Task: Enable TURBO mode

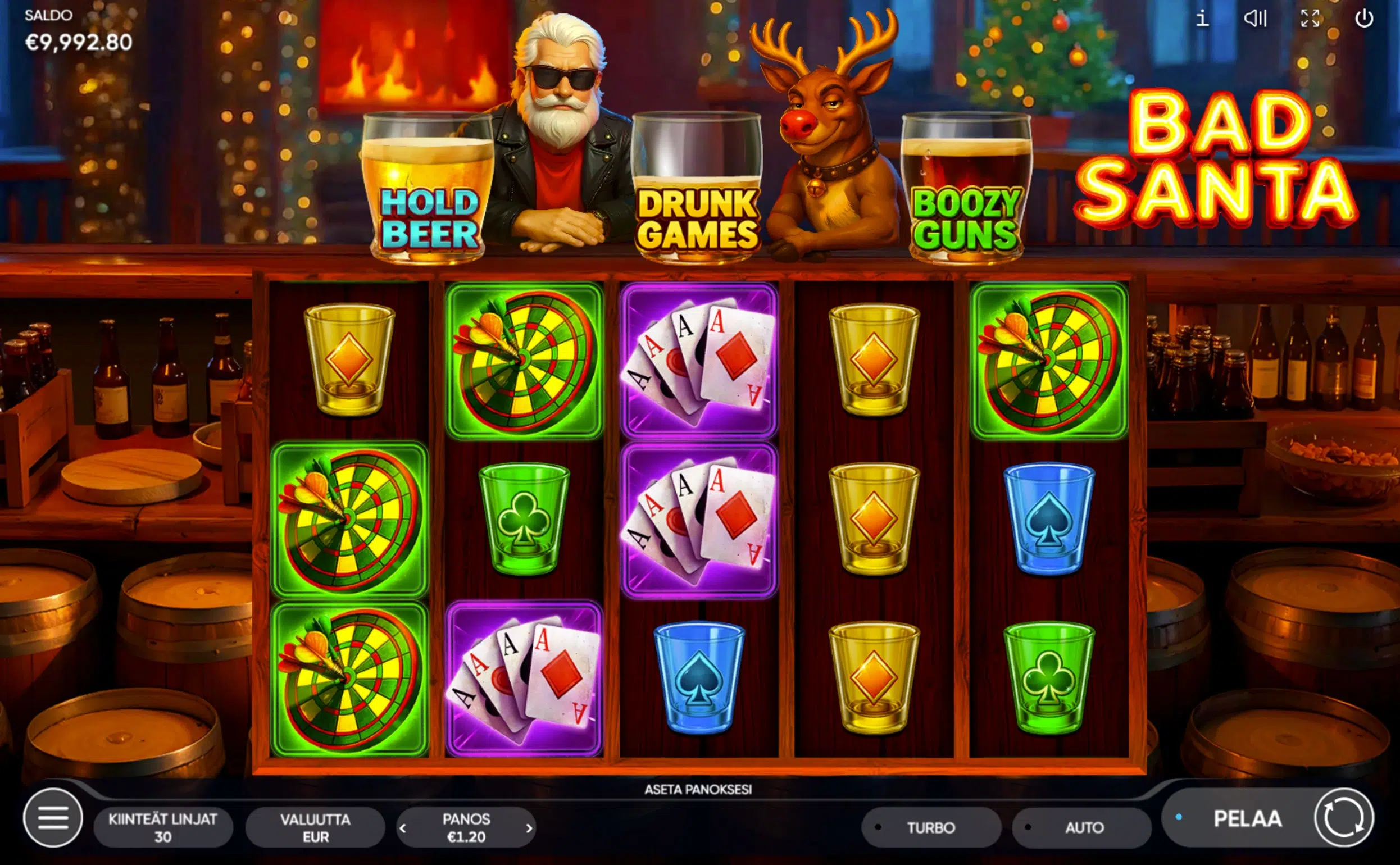Action: coord(933,827)
